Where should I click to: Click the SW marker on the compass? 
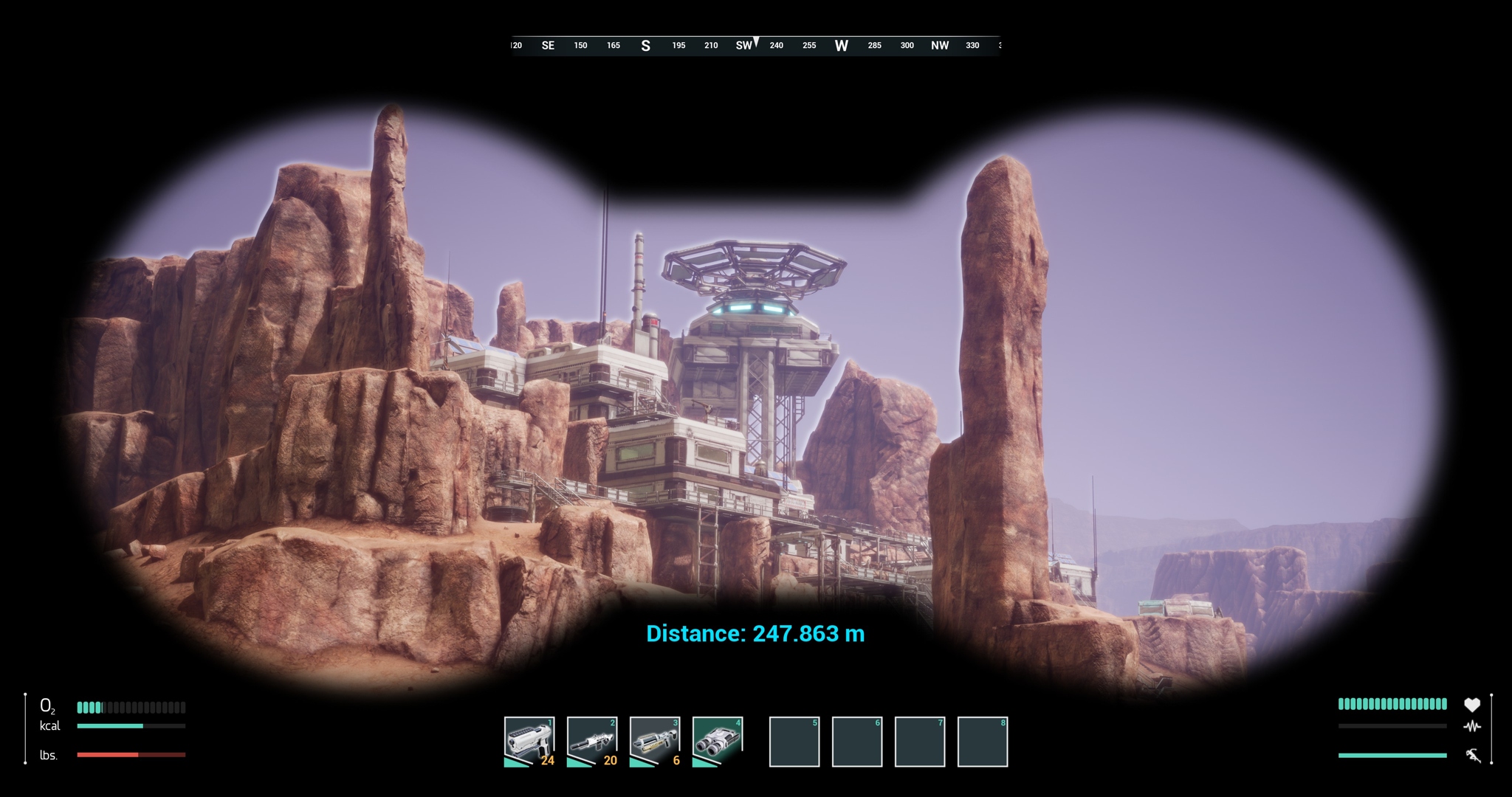(744, 46)
